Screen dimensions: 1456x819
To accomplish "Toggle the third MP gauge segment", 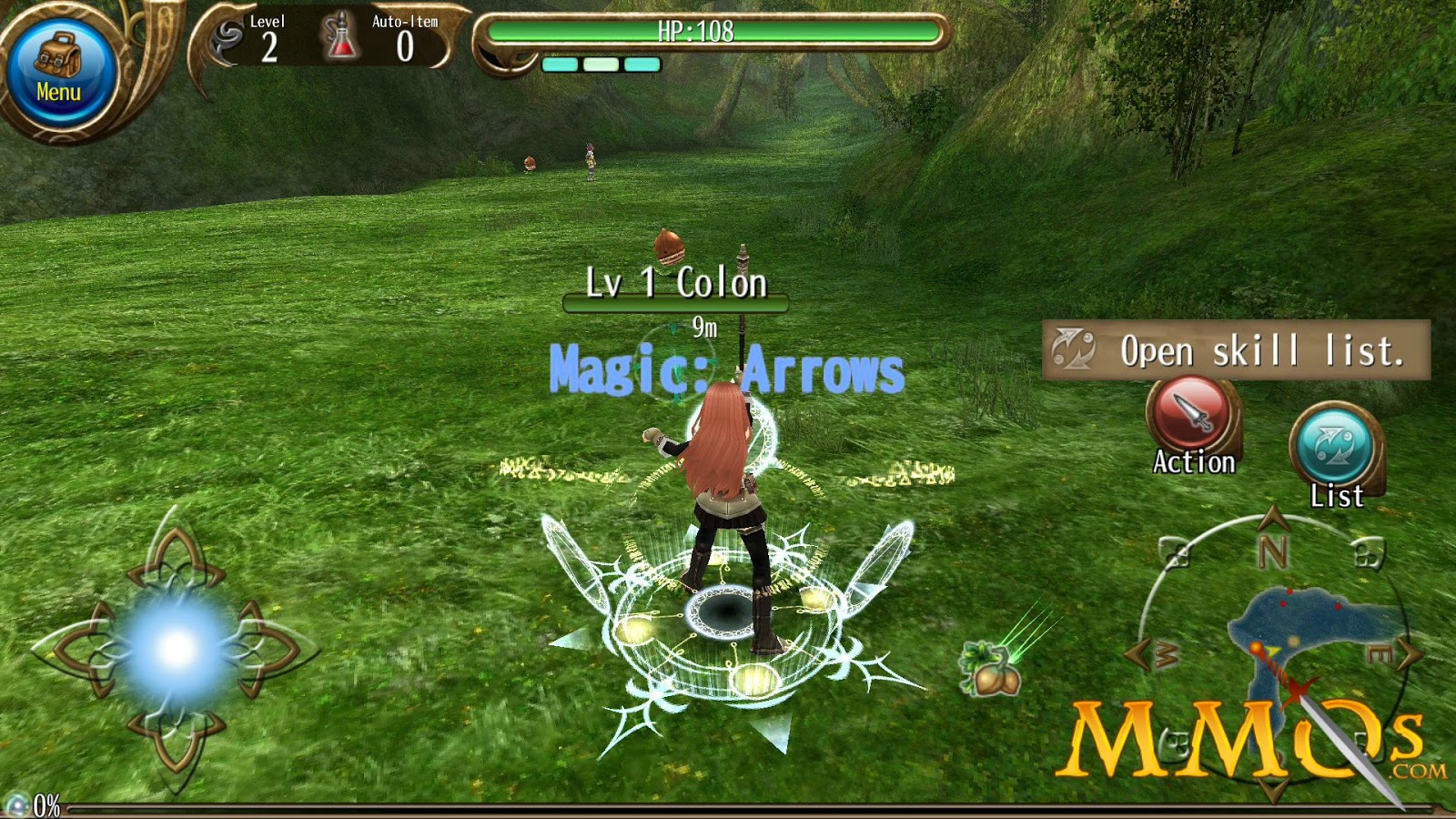I will (x=643, y=66).
